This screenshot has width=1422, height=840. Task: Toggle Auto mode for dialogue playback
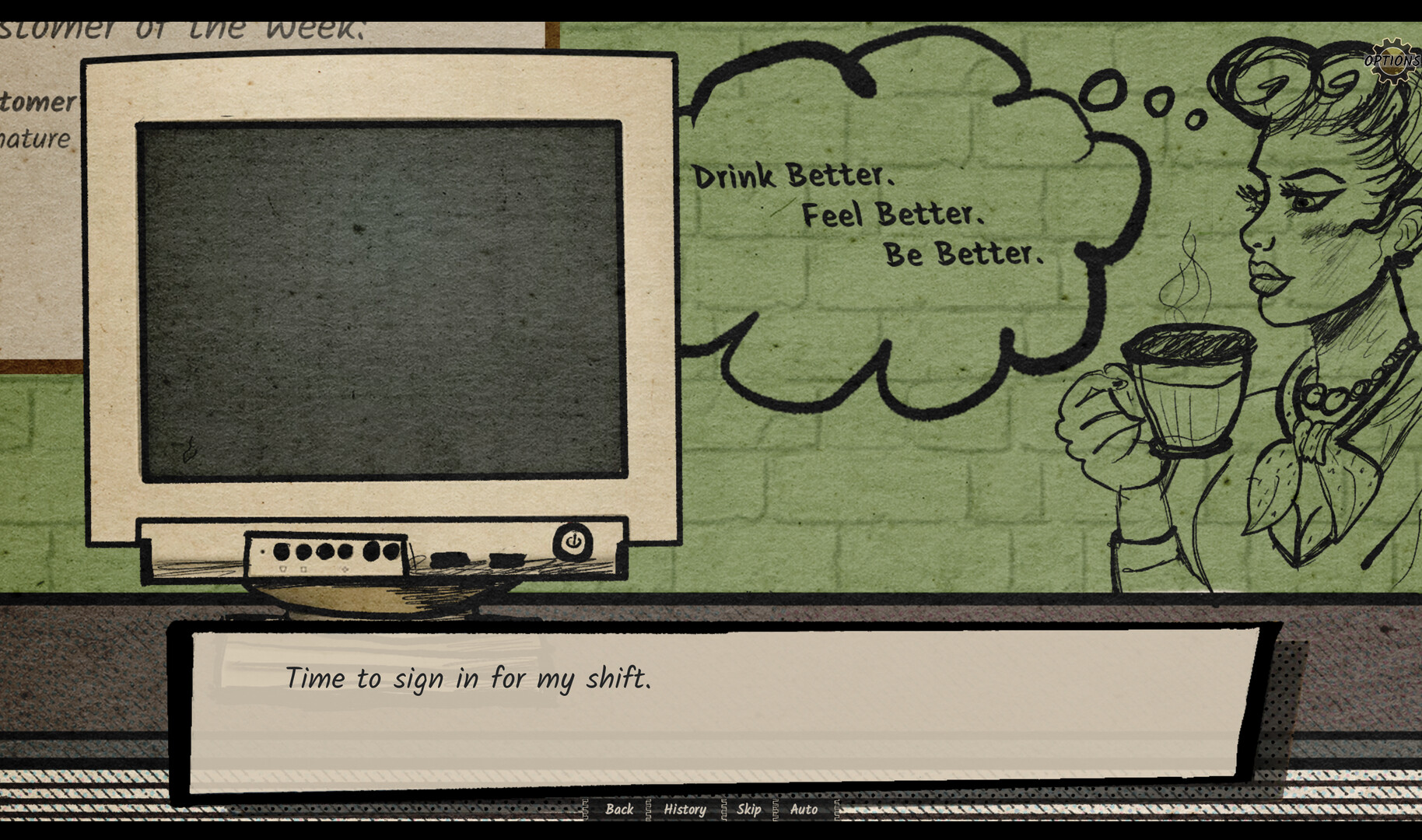click(x=803, y=810)
